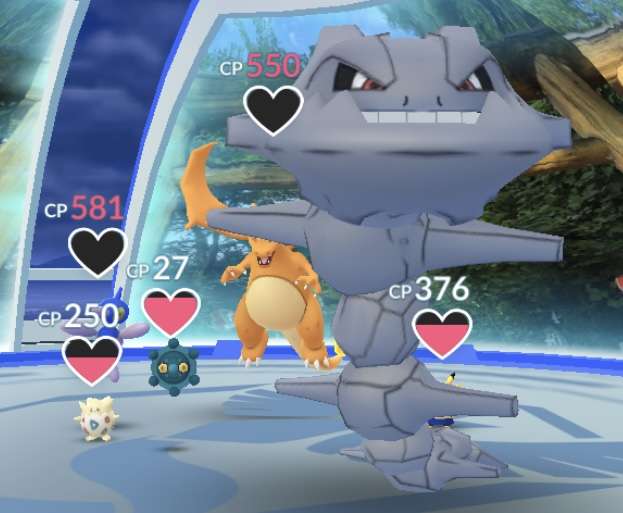623x513 pixels.
Task: Tap the heart under CP 550
Action: point(273,109)
